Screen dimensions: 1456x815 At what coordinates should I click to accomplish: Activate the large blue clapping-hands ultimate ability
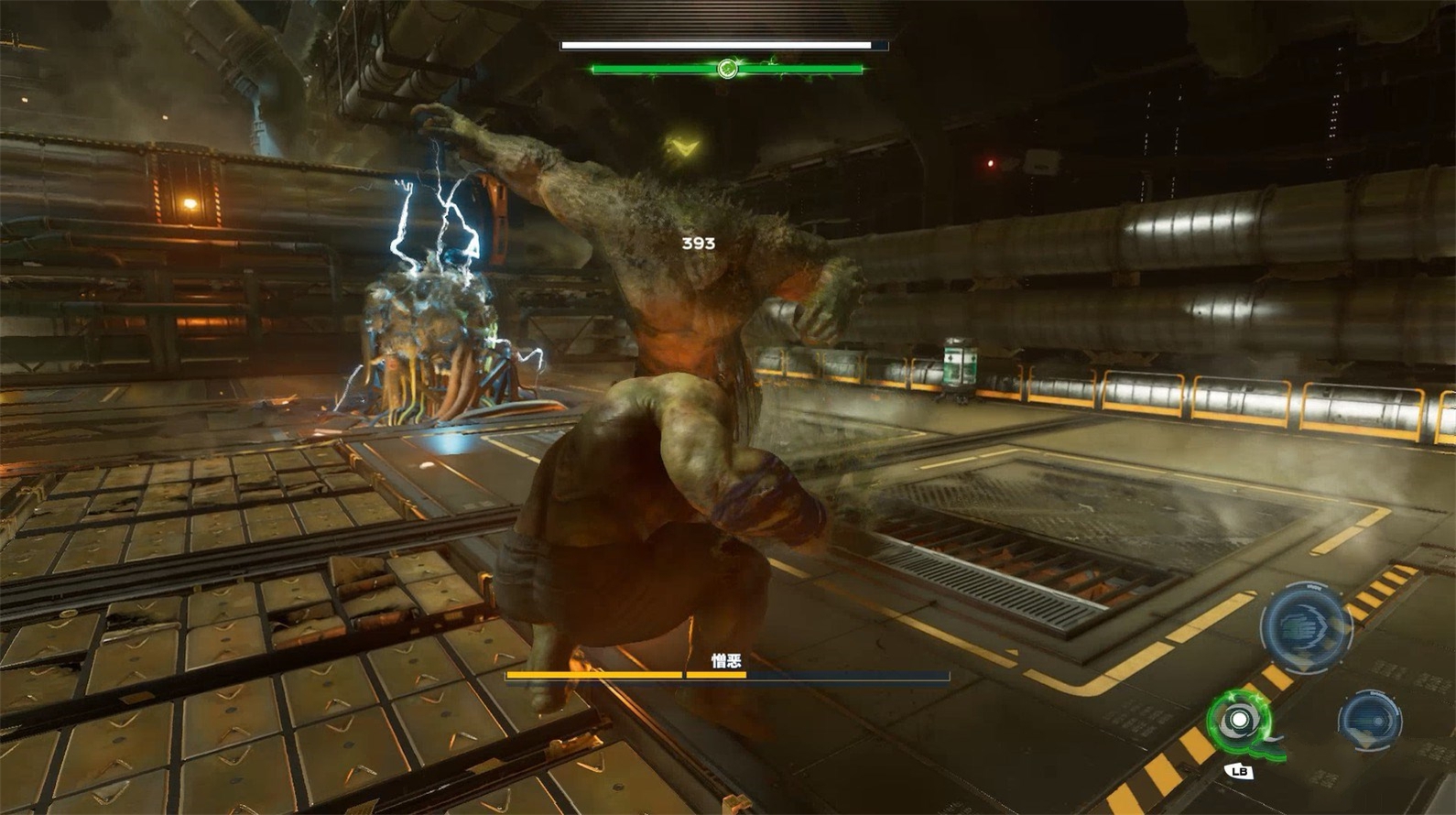click(1306, 627)
